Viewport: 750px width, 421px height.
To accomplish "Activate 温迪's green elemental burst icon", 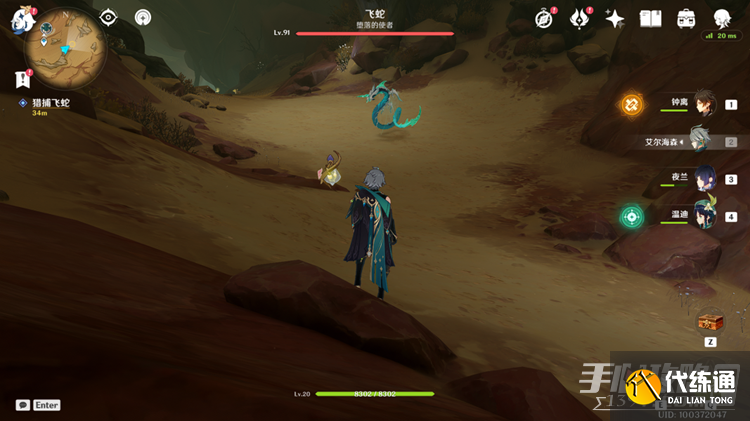I will tap(632, 216).
